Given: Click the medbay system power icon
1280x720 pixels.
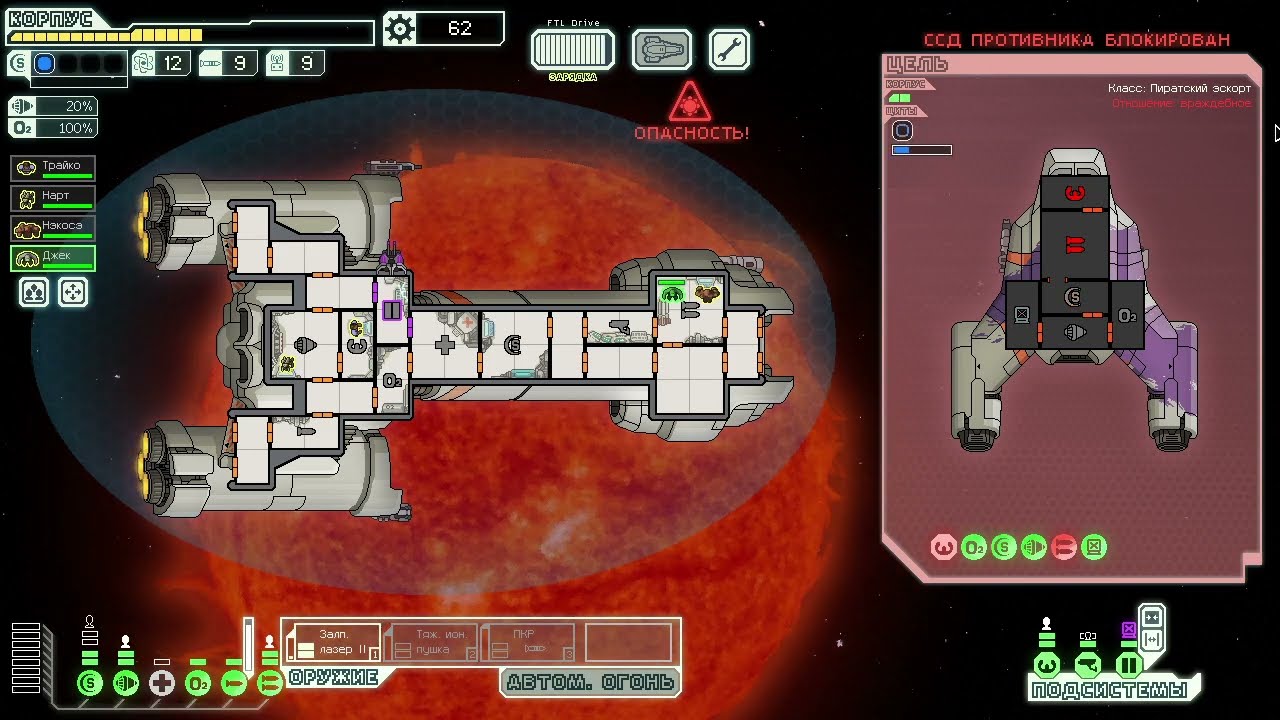Looking at the screenshot, I should click(162, 684).
